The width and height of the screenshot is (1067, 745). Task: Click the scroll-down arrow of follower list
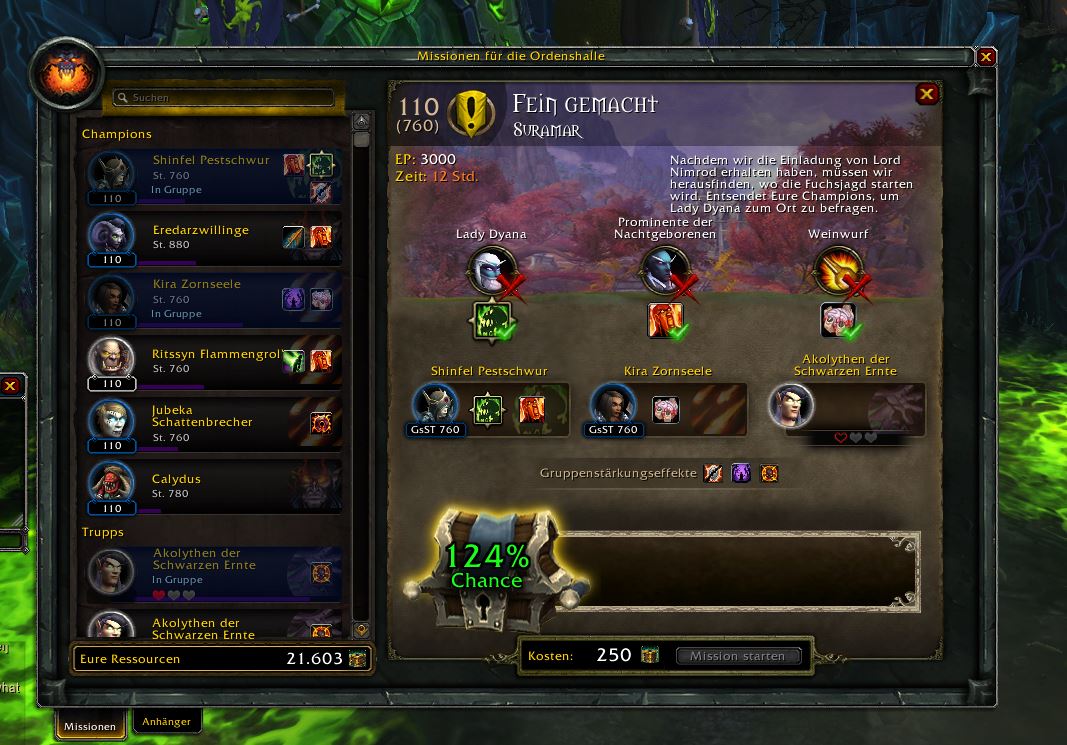tap(362, 630)
